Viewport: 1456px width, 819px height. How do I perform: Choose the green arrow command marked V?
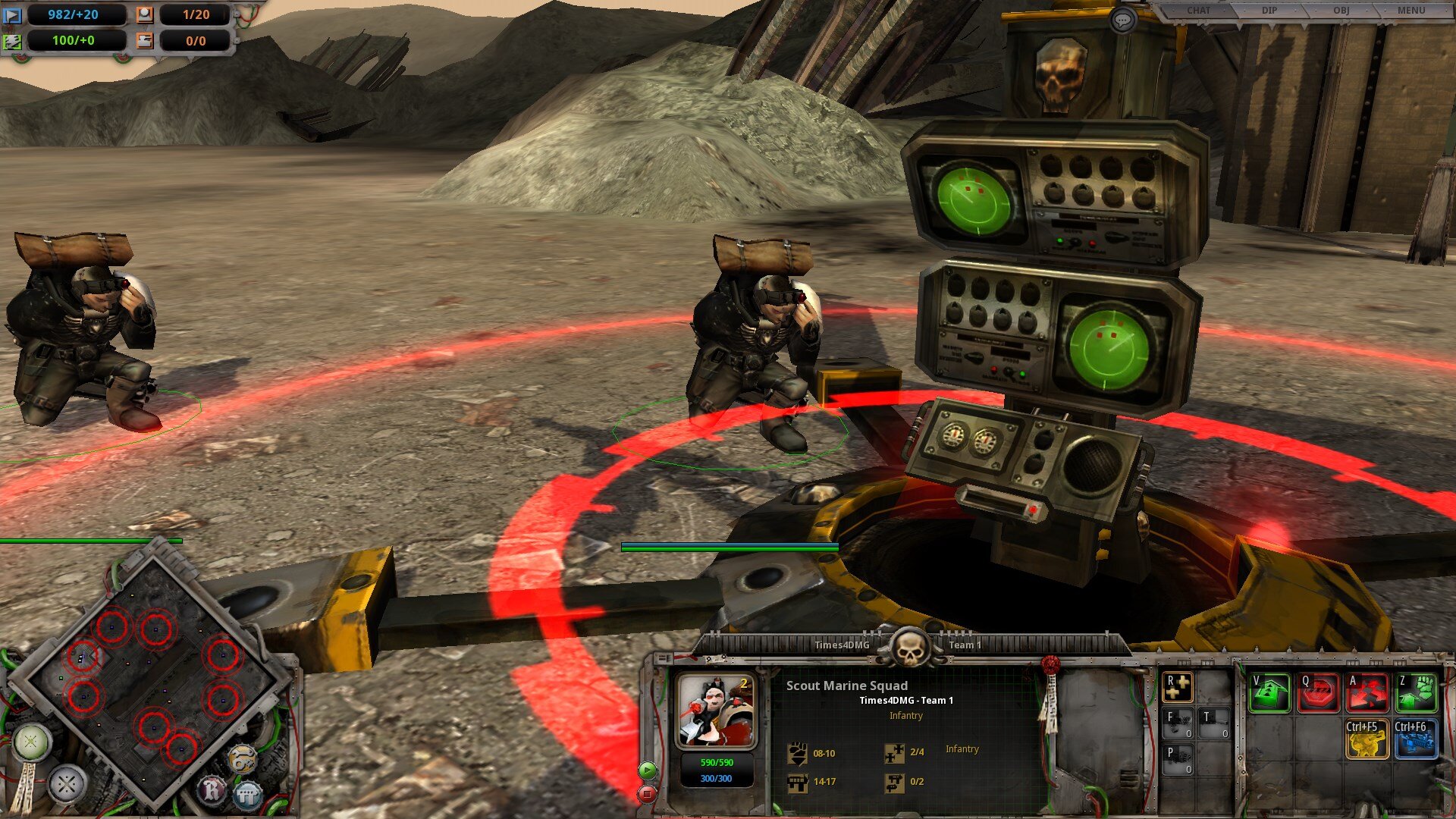pos(1269,692)
